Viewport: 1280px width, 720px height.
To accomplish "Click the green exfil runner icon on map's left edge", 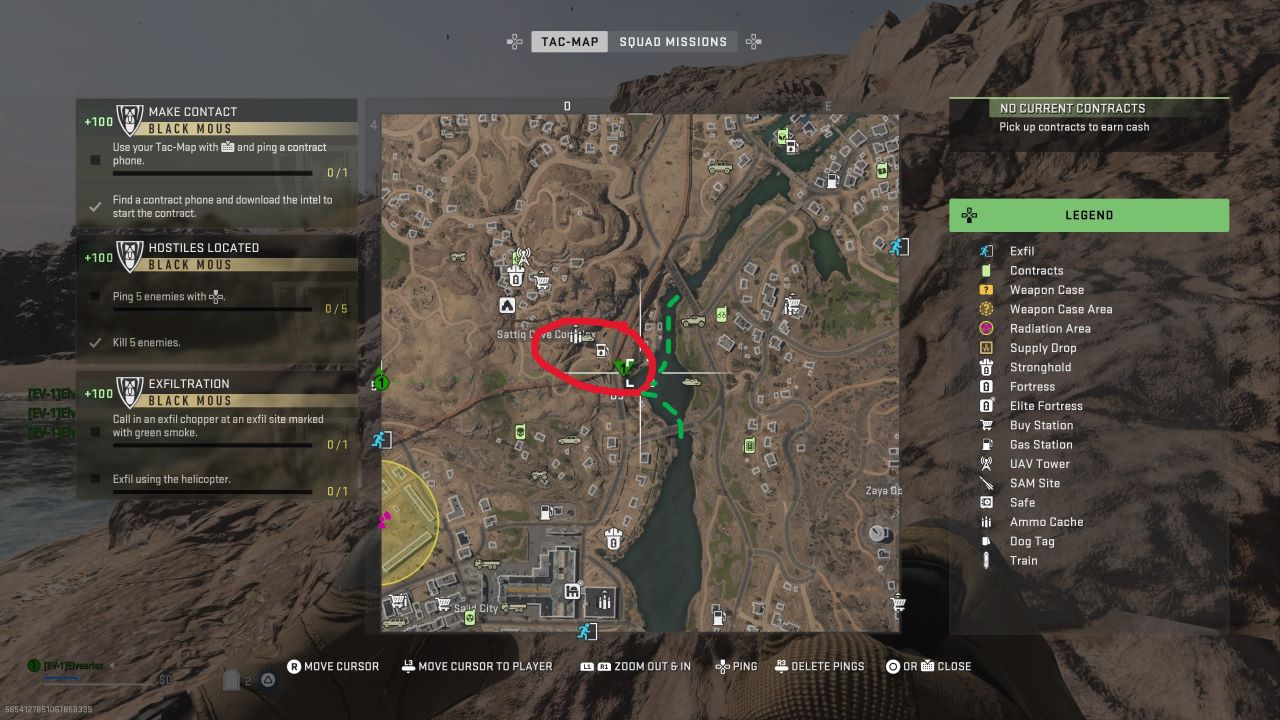I will pos(381,438).
